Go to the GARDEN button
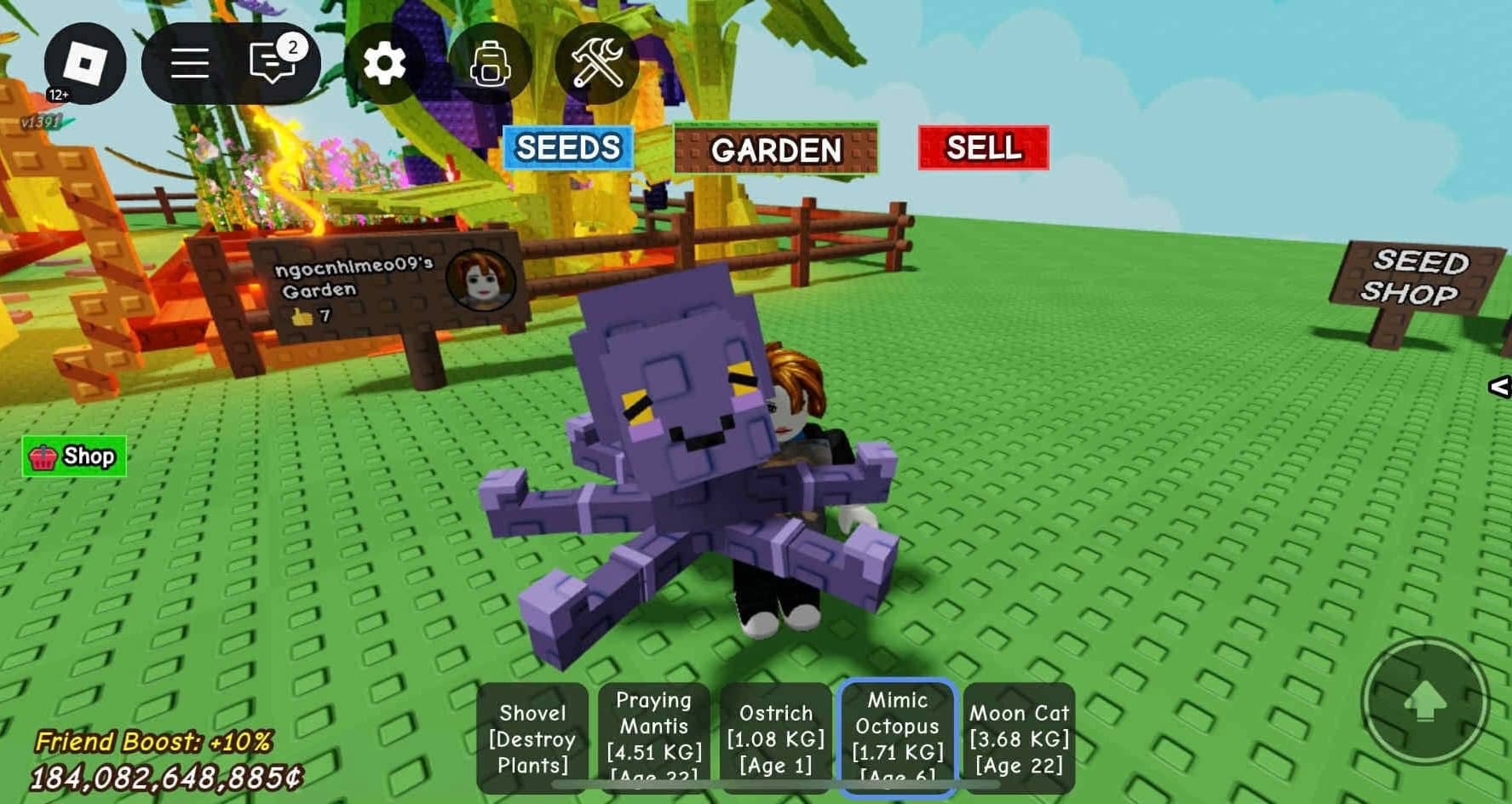Screen dimensions: 1512x804 (775, 150)
